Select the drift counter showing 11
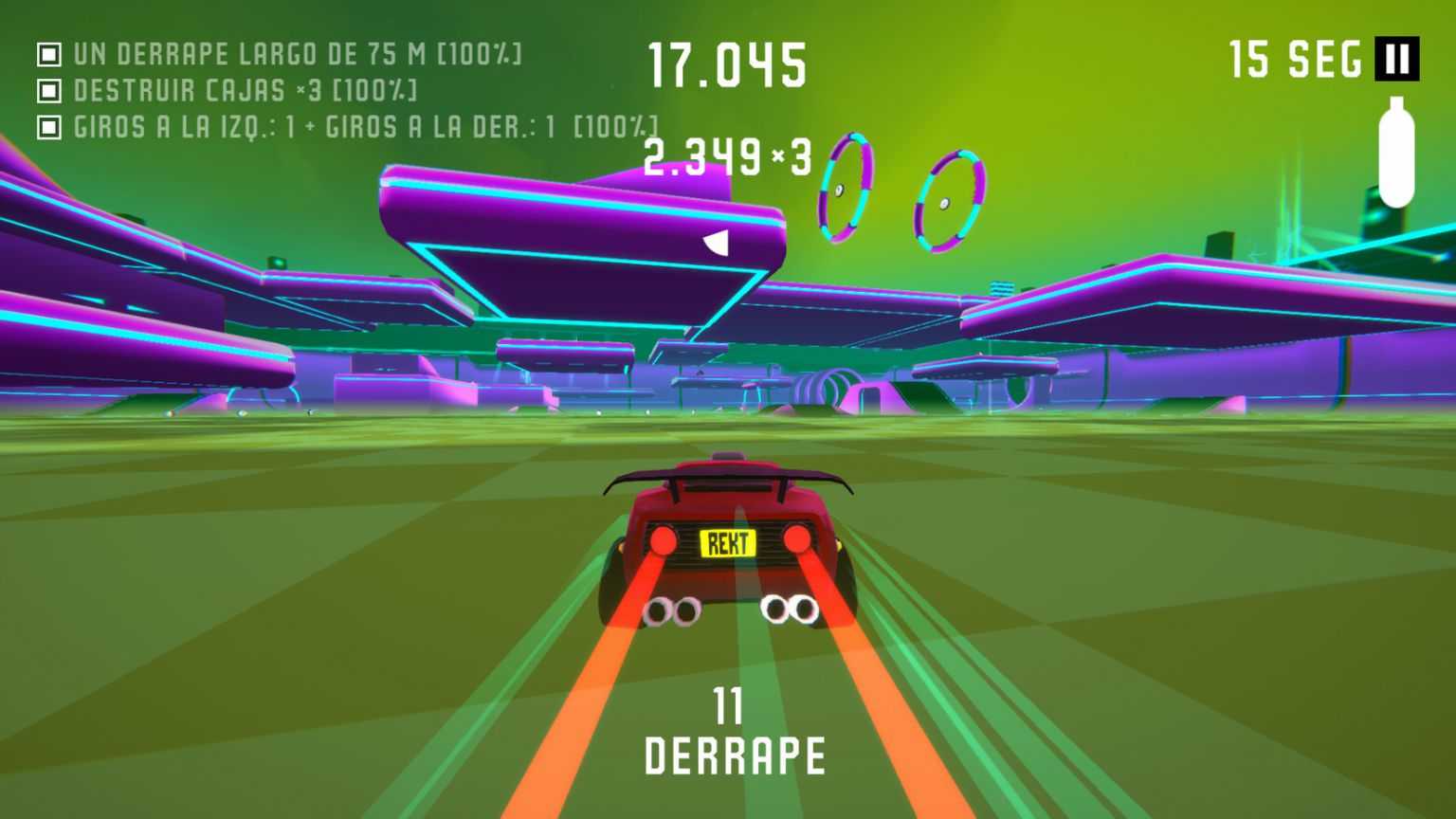This screenshot has width=1456, height=819. [730, 704]
